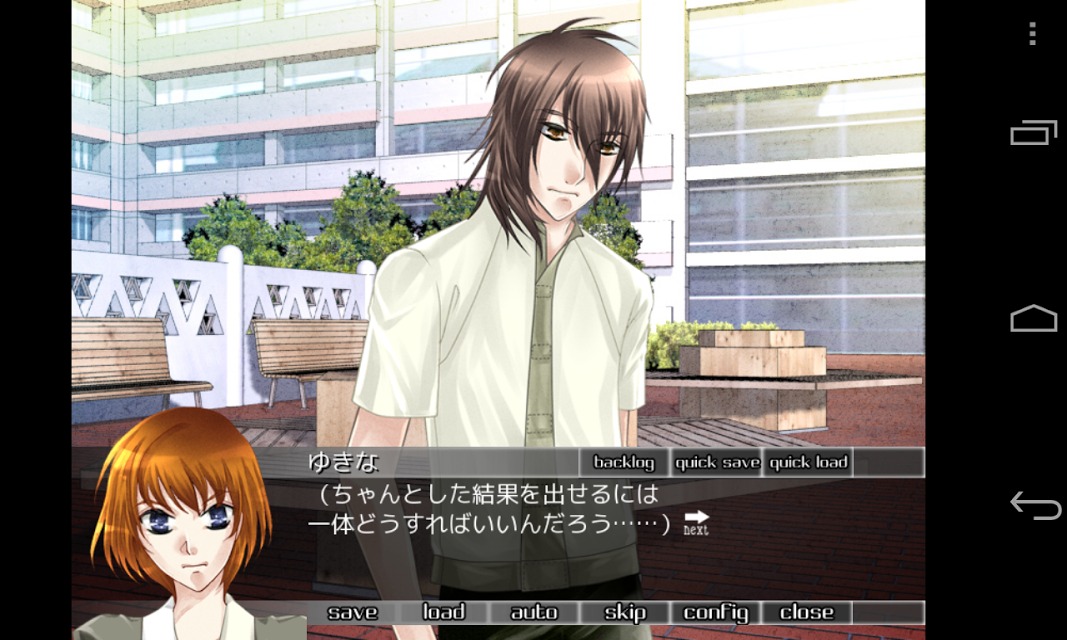This screenshot has width=1067, height=640.
Task: Tap the Android back button
Action: pyautogui.click(x=1034, y=506)
